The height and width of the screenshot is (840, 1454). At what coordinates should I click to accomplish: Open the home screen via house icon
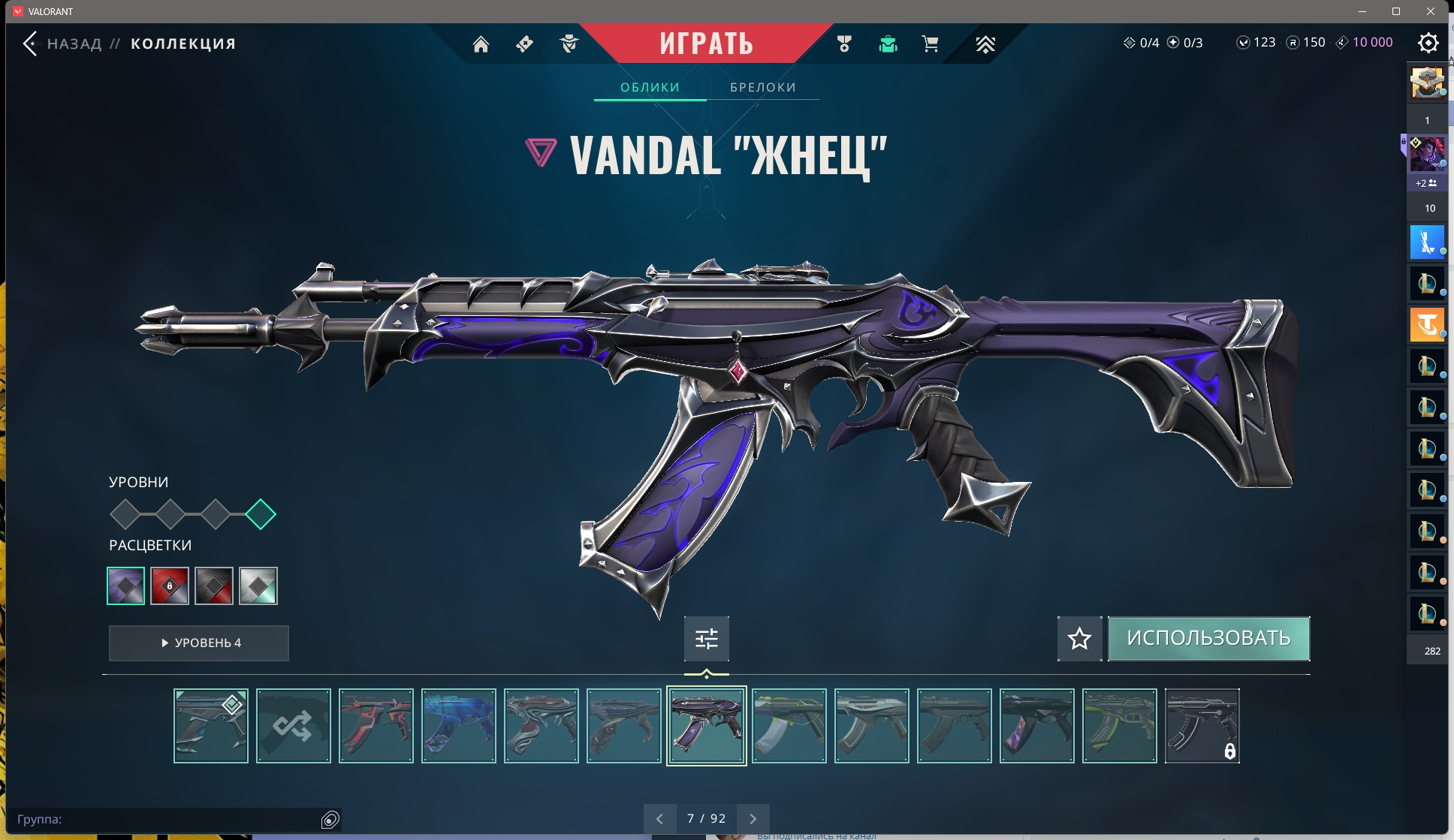click(x=481, y=44)
